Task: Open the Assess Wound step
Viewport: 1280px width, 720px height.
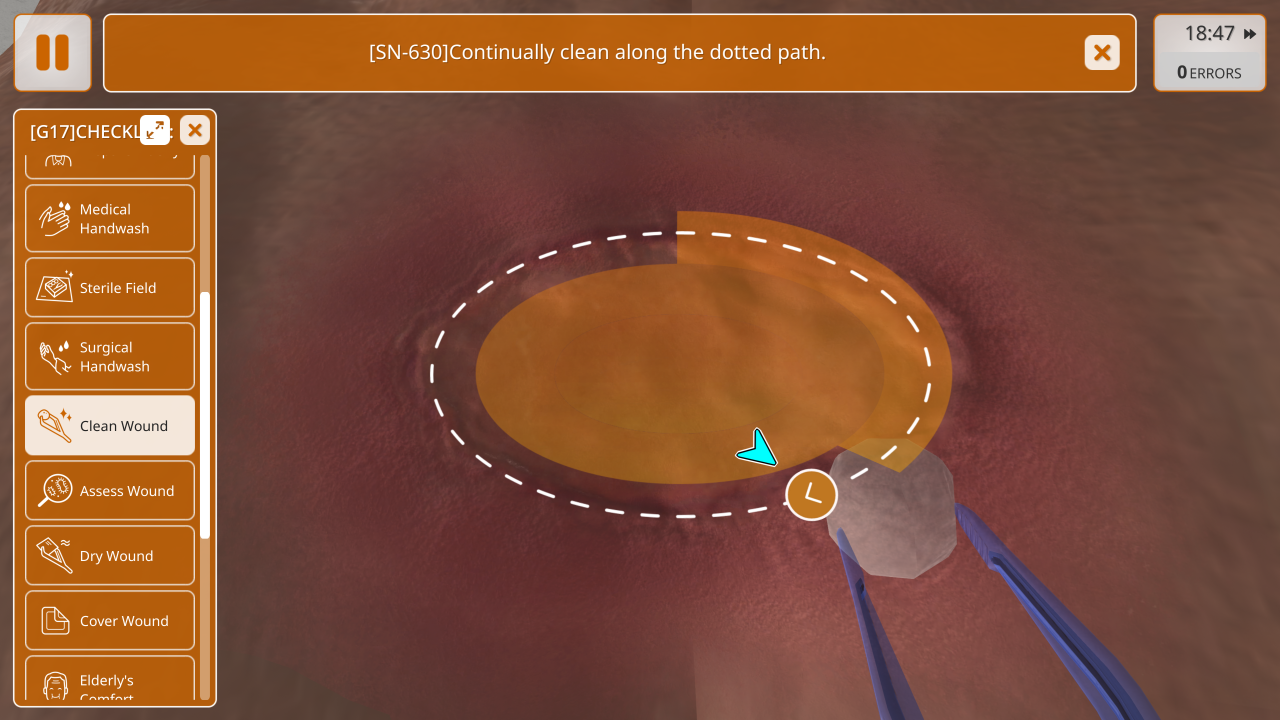Action: 110,491
